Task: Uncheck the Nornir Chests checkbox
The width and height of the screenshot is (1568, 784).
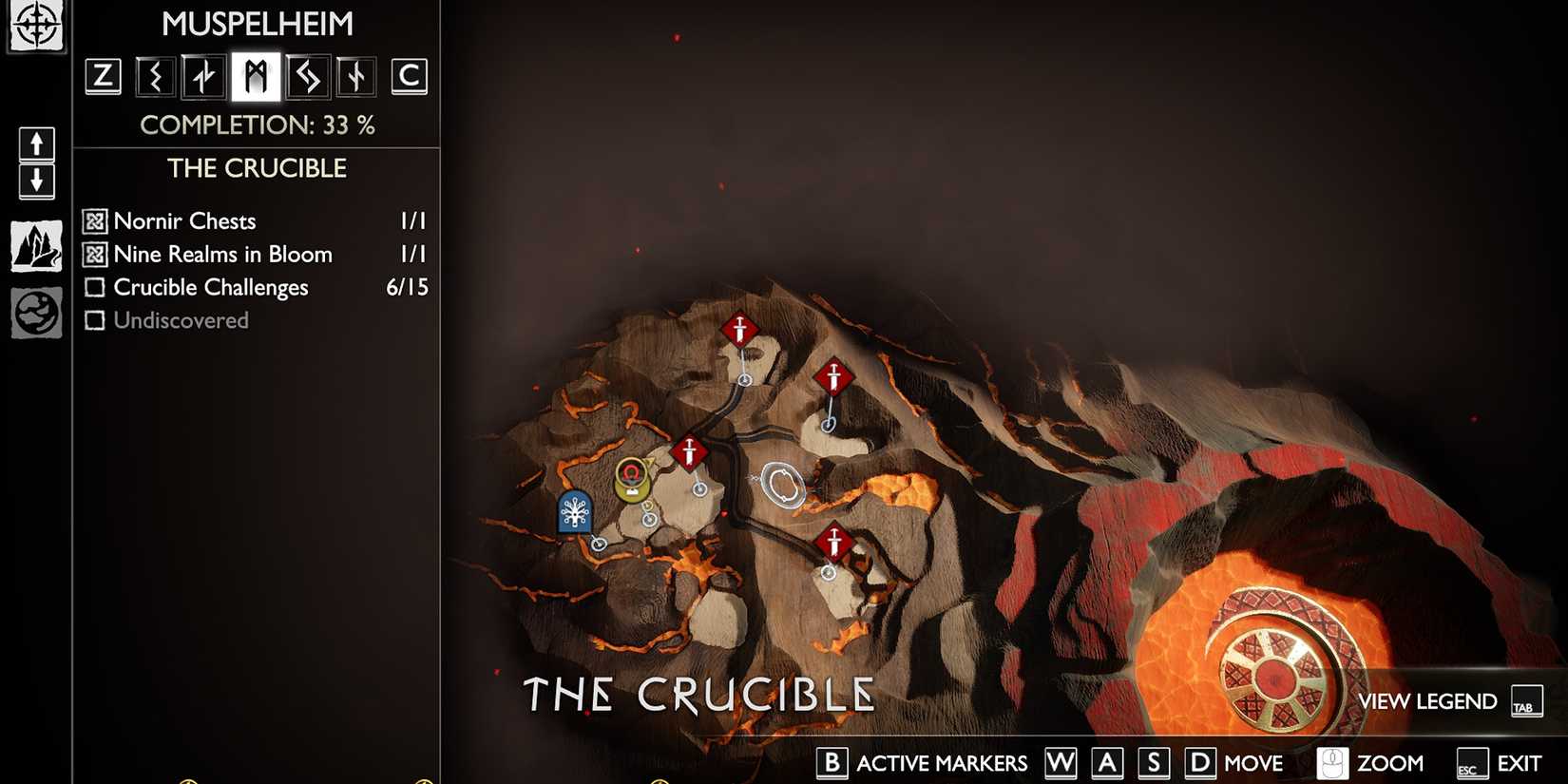Action: (x=93, y=220)
